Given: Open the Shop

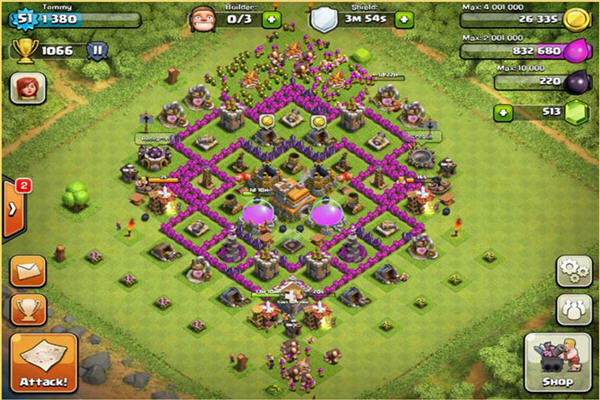Looking at the screenshot, I should 555,361.
